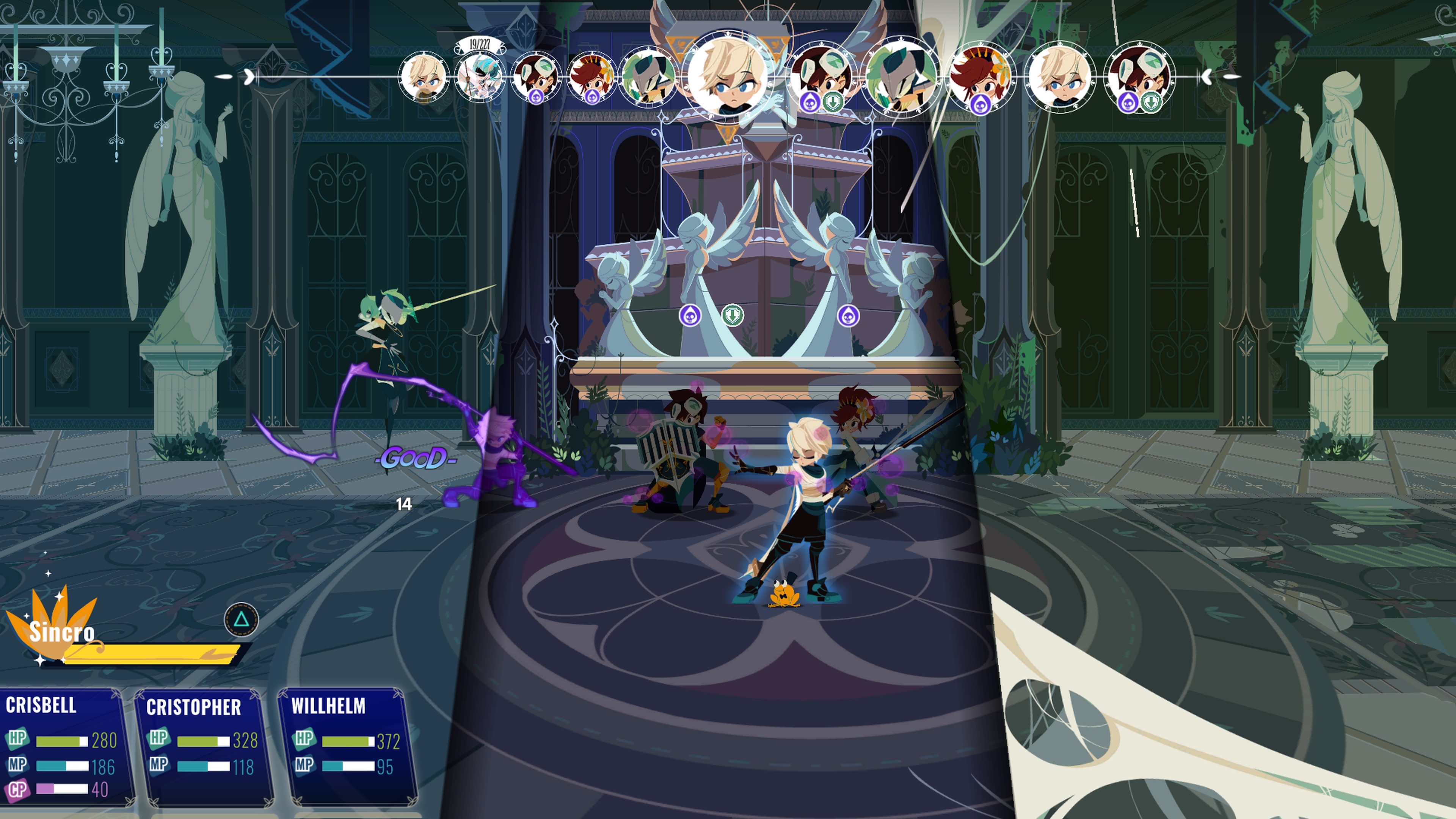The height and width of the screenshot is (819, 1456).
Task: Pick the enemy turn portrait labeled 19/222
Action: [479, 77]
